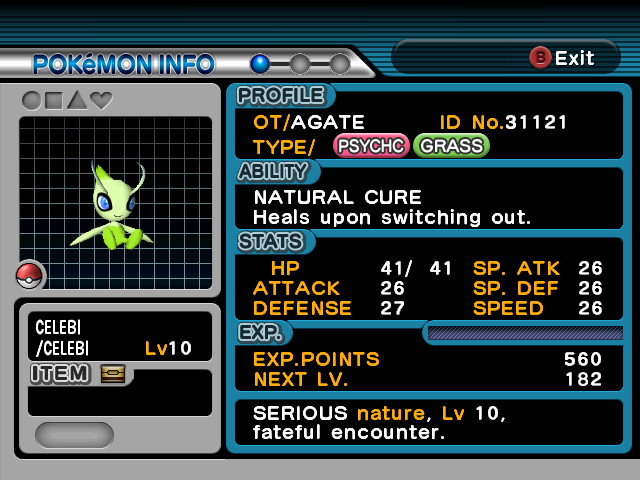640x480 pixels.
Task: Select the blue active page indicator dot
Action: [260, 64]
